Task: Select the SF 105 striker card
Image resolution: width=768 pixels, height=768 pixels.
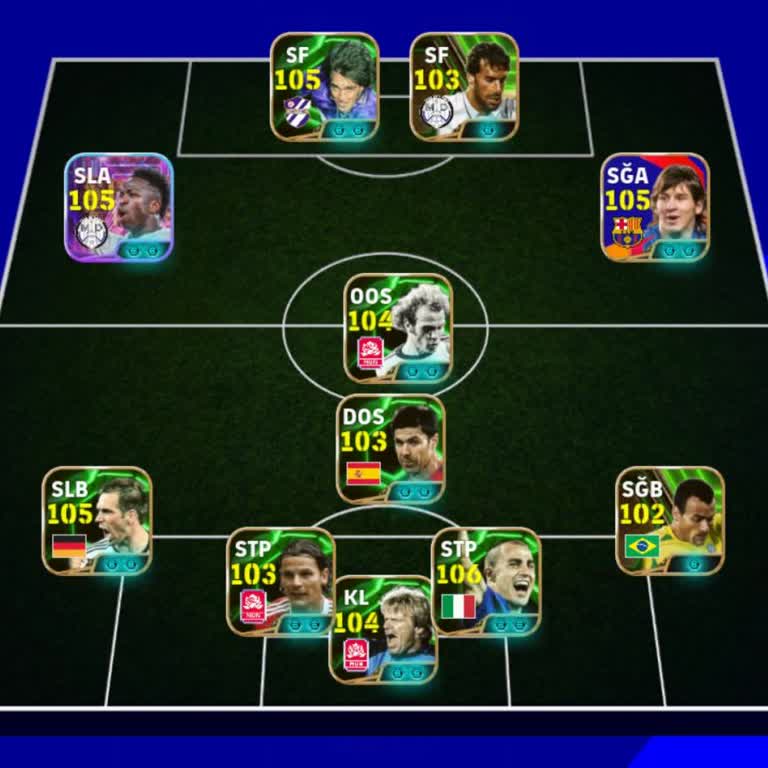Action: tap(325, 87)
